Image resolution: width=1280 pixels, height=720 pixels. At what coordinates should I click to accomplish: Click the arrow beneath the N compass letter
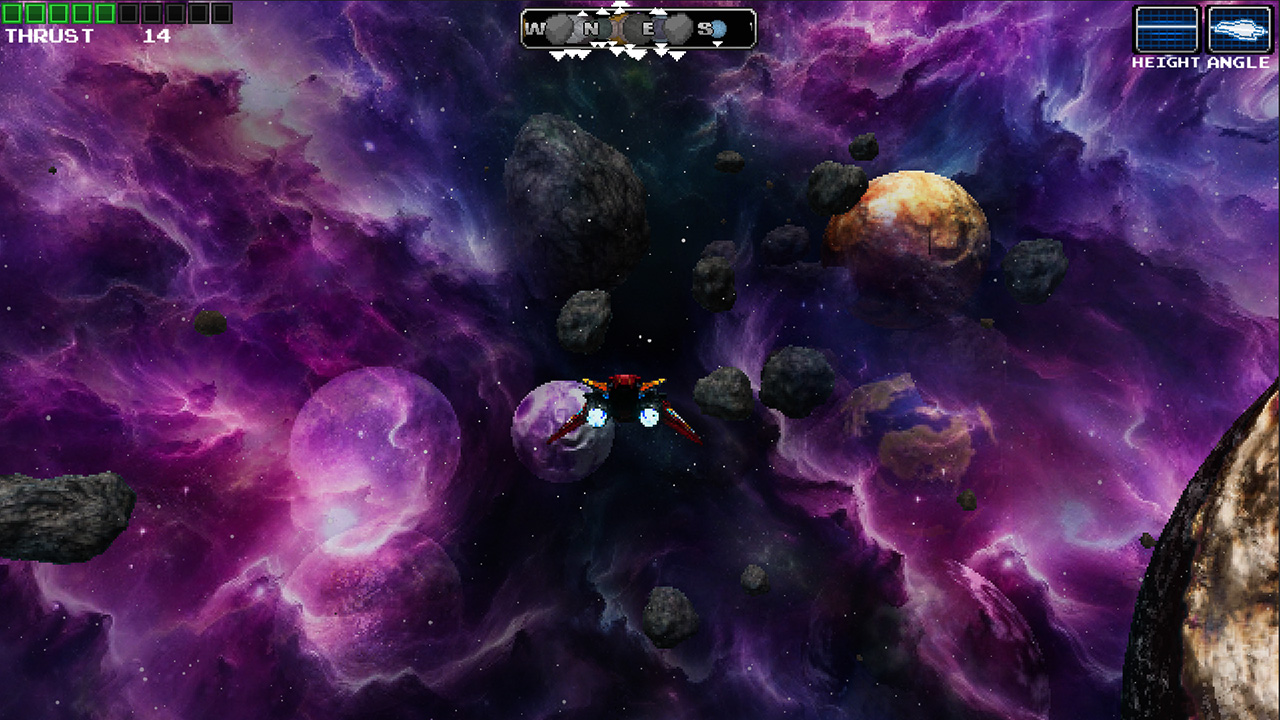click(x=597, y=44)
